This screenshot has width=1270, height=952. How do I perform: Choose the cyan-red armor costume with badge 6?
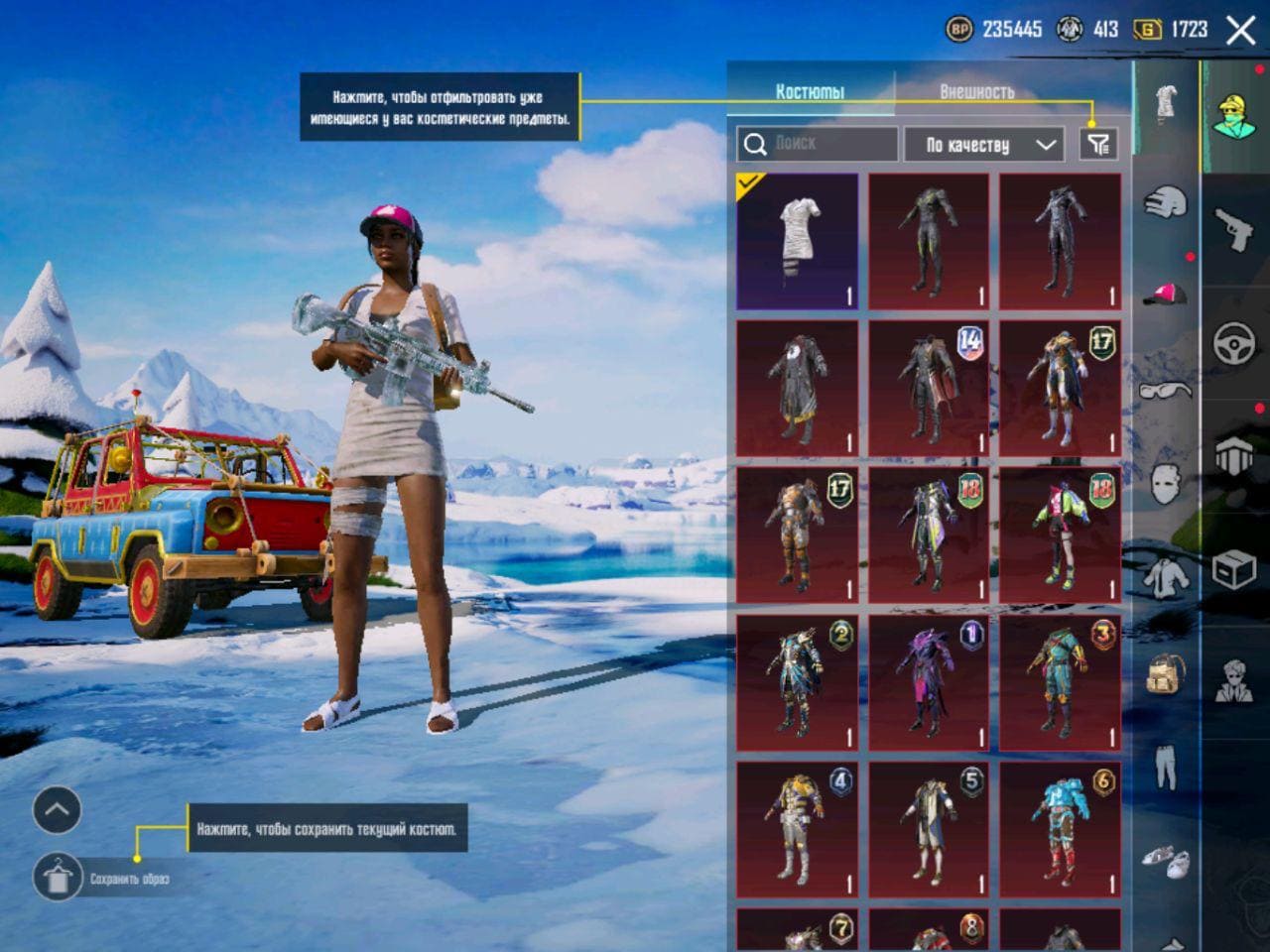(x=1060, y=829)
